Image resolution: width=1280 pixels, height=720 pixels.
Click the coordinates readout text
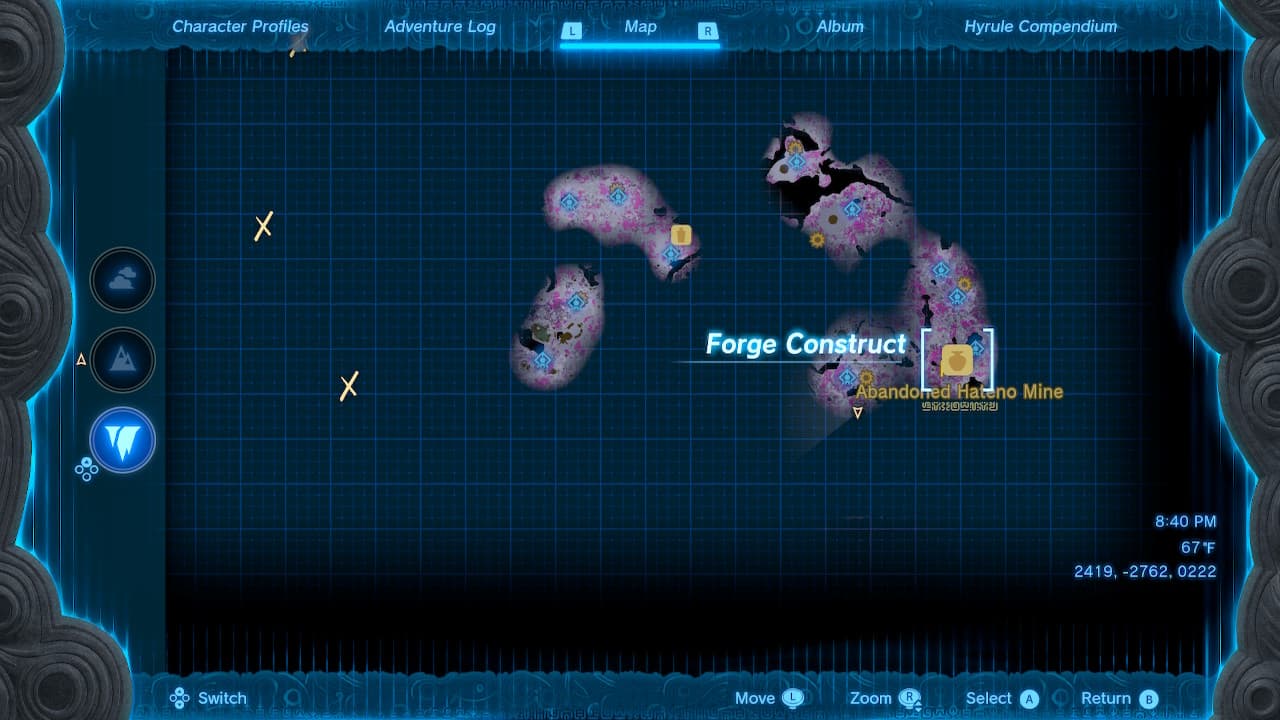pyautogui.click(x=1143, y=571)
